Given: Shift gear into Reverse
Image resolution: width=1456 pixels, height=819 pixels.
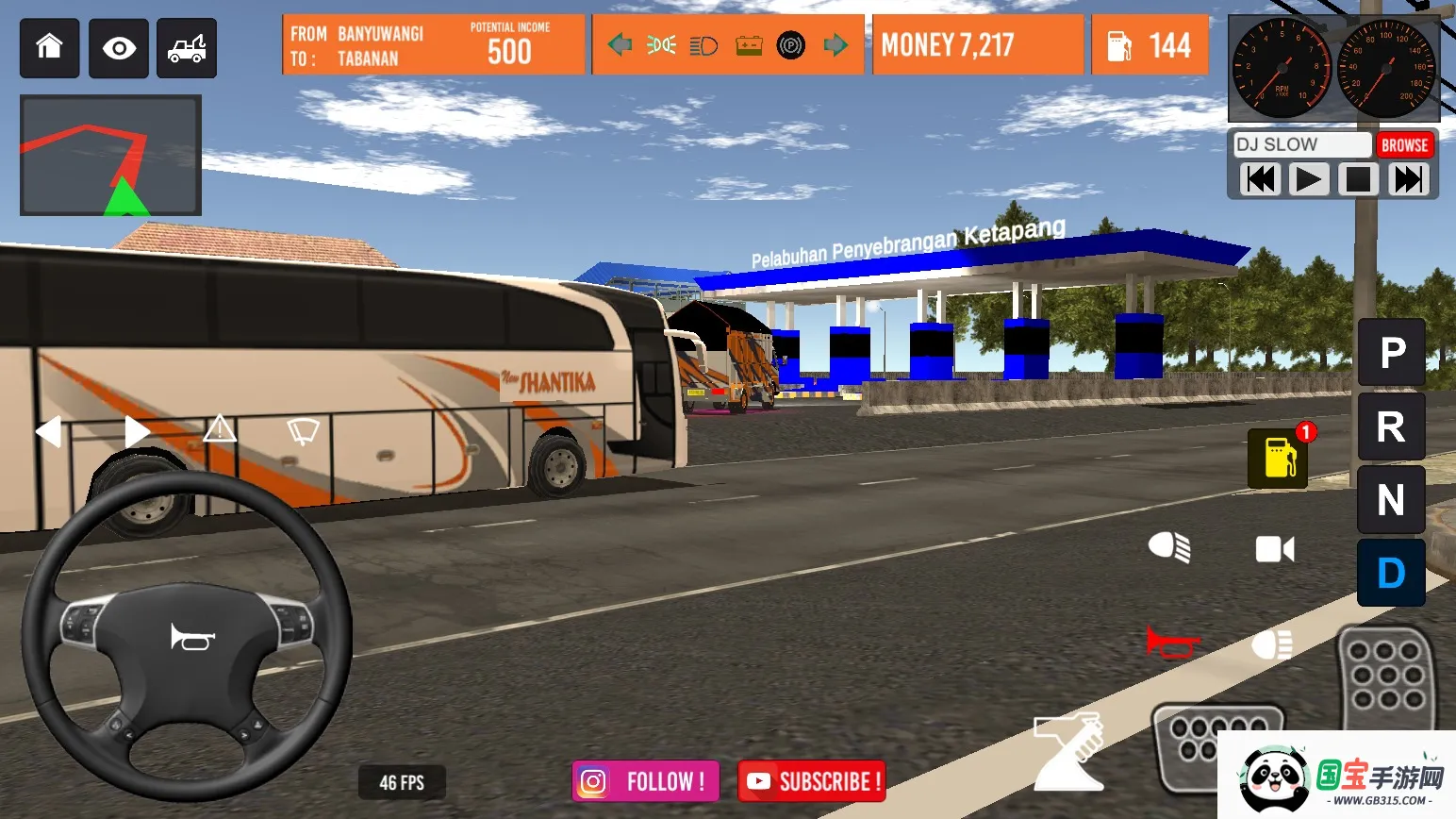Looking at the screenshot, I should [1392, 426].
